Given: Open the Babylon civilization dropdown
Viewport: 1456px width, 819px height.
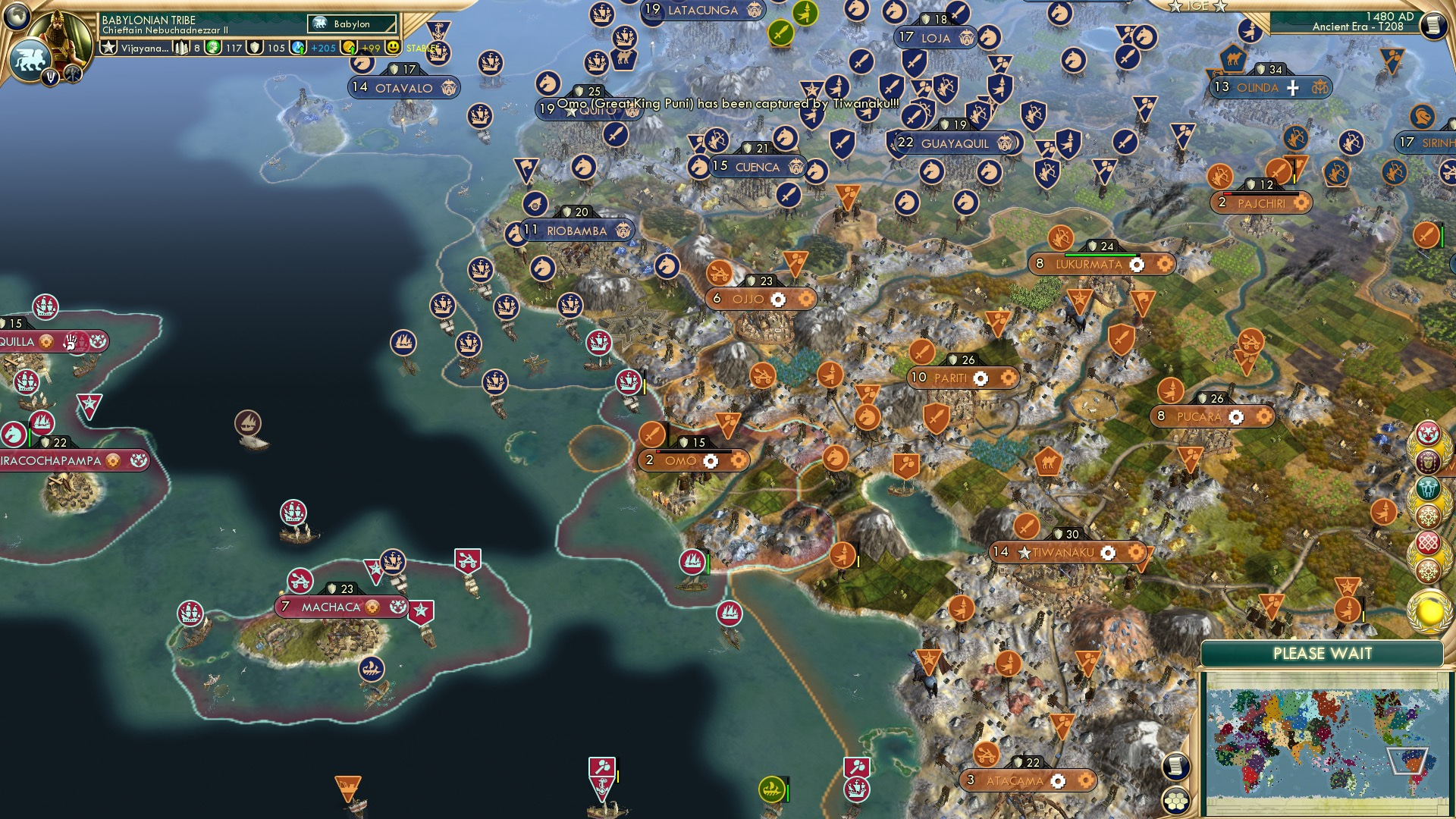Looking at the screenshot, I should point(350,24).
